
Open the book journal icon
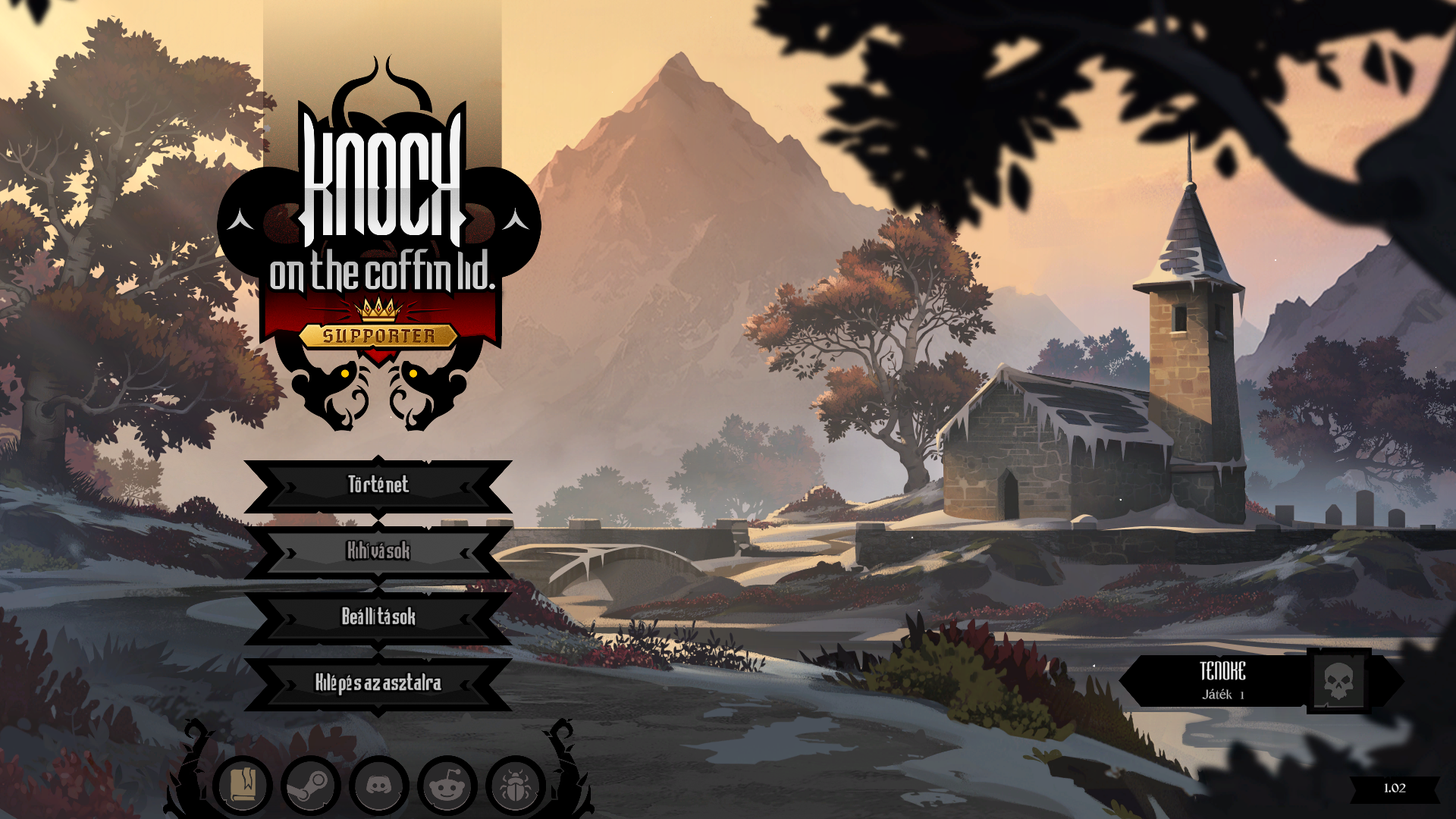pos(243,785)
